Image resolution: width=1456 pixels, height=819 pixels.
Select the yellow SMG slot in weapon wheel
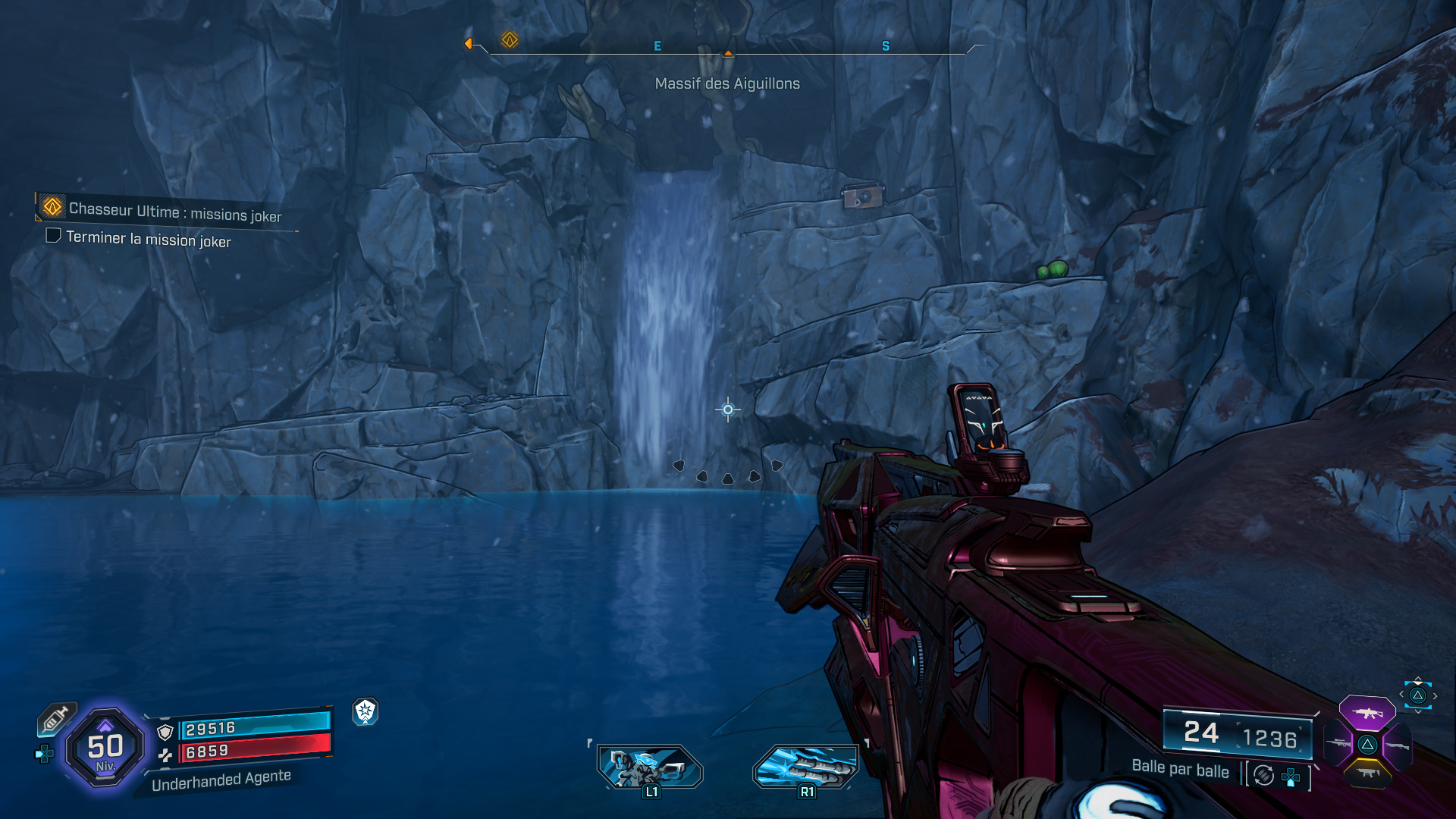click(x=1367, y=773)
